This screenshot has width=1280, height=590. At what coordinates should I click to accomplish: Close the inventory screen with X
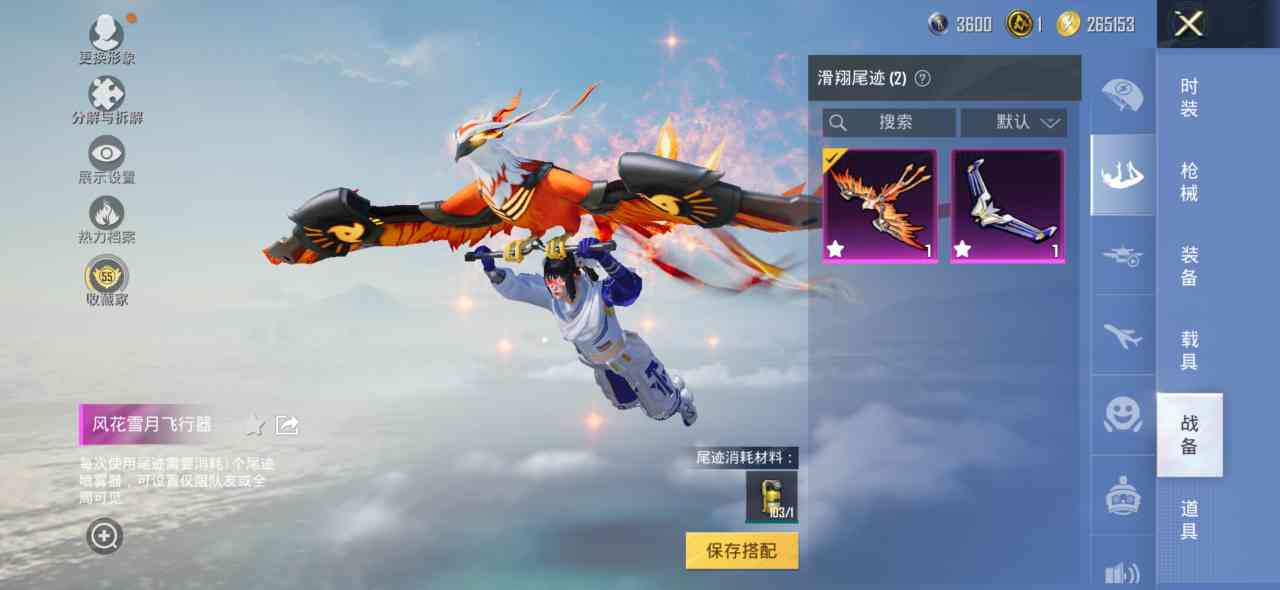[1188, 24]
